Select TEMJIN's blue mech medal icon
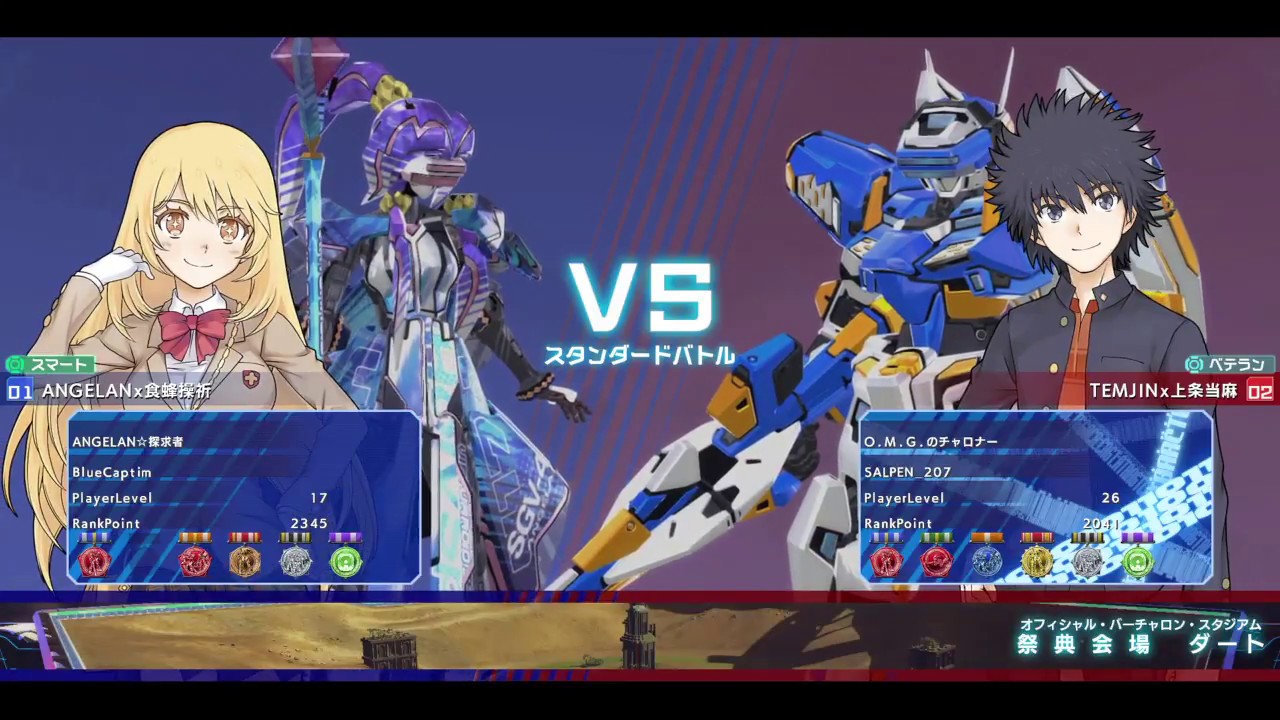Viewport: 1280px width, 720px height. coord(987,562)
